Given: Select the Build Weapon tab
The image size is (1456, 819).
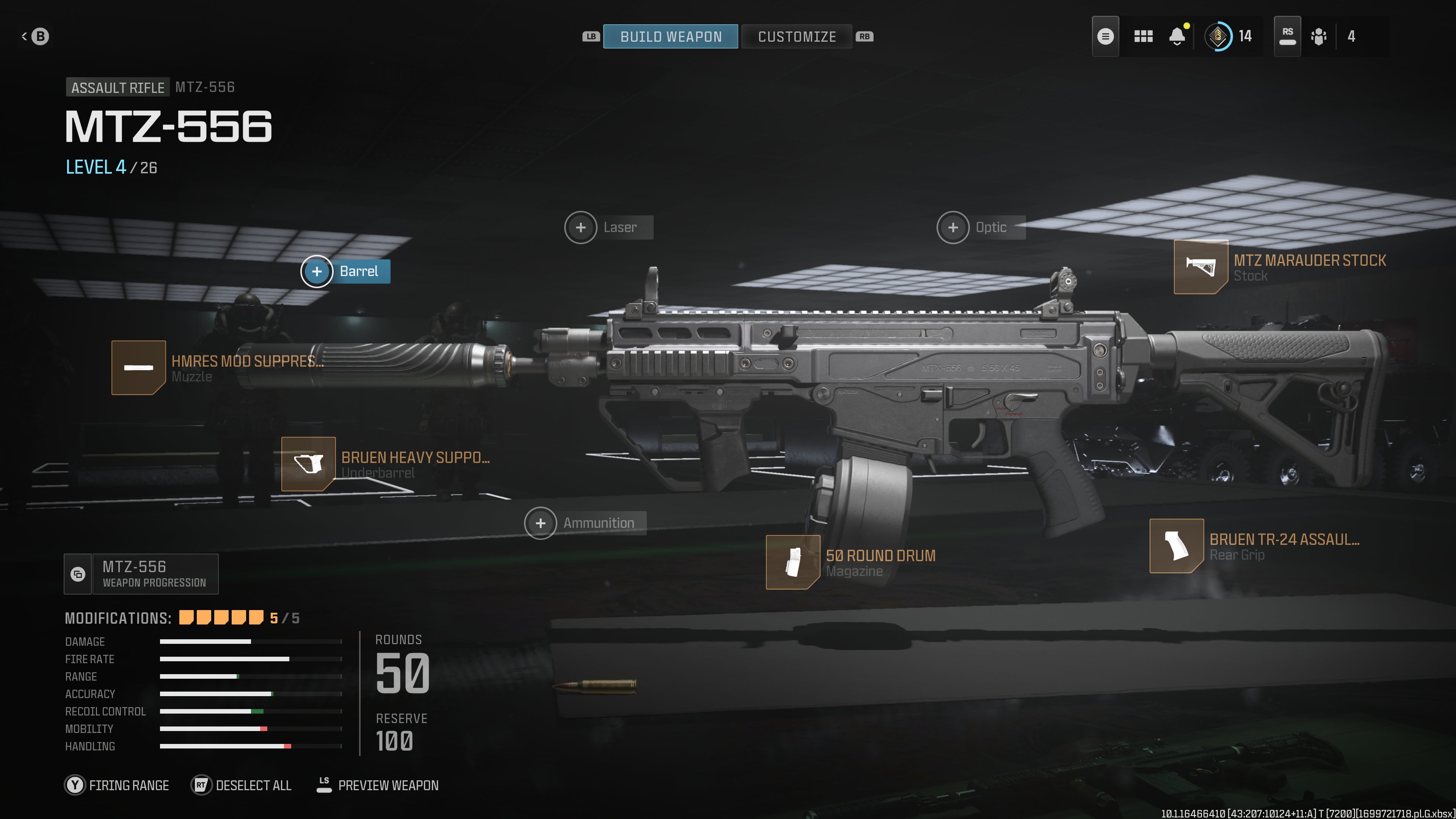Looking at the screenshot, I should pos(671,36).
